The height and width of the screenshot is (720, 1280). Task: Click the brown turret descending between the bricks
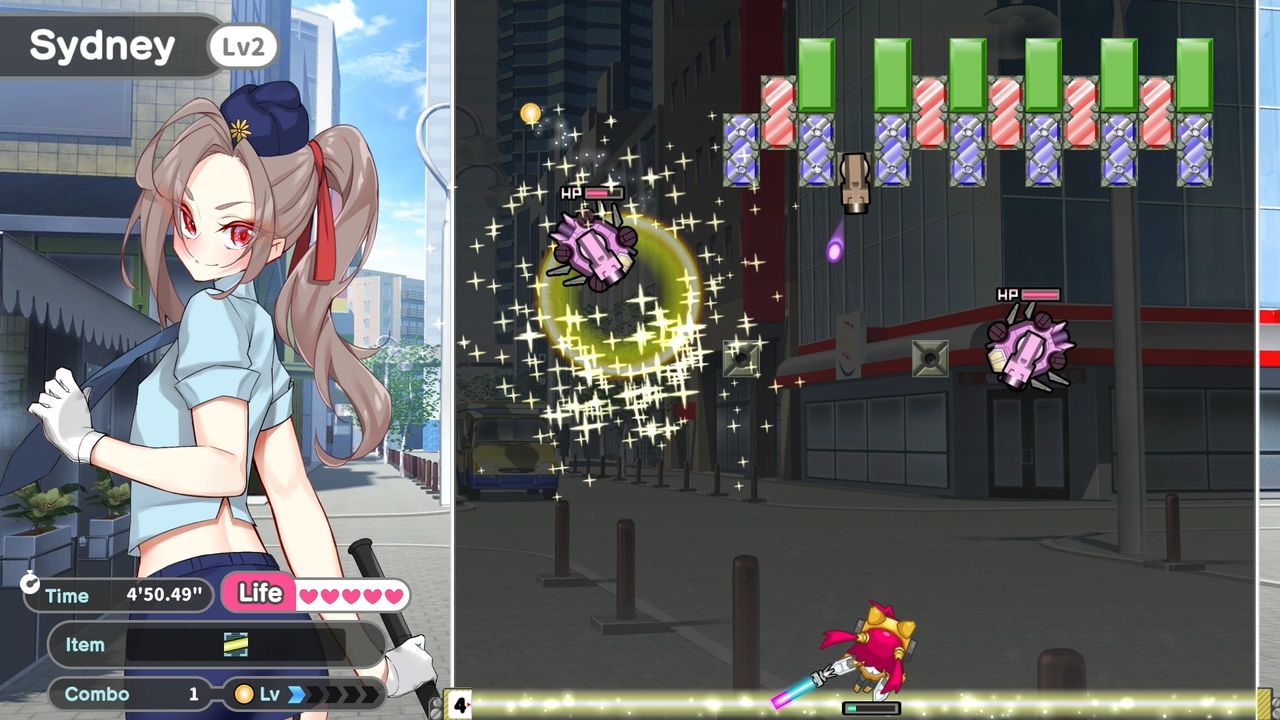click(856, 182)
